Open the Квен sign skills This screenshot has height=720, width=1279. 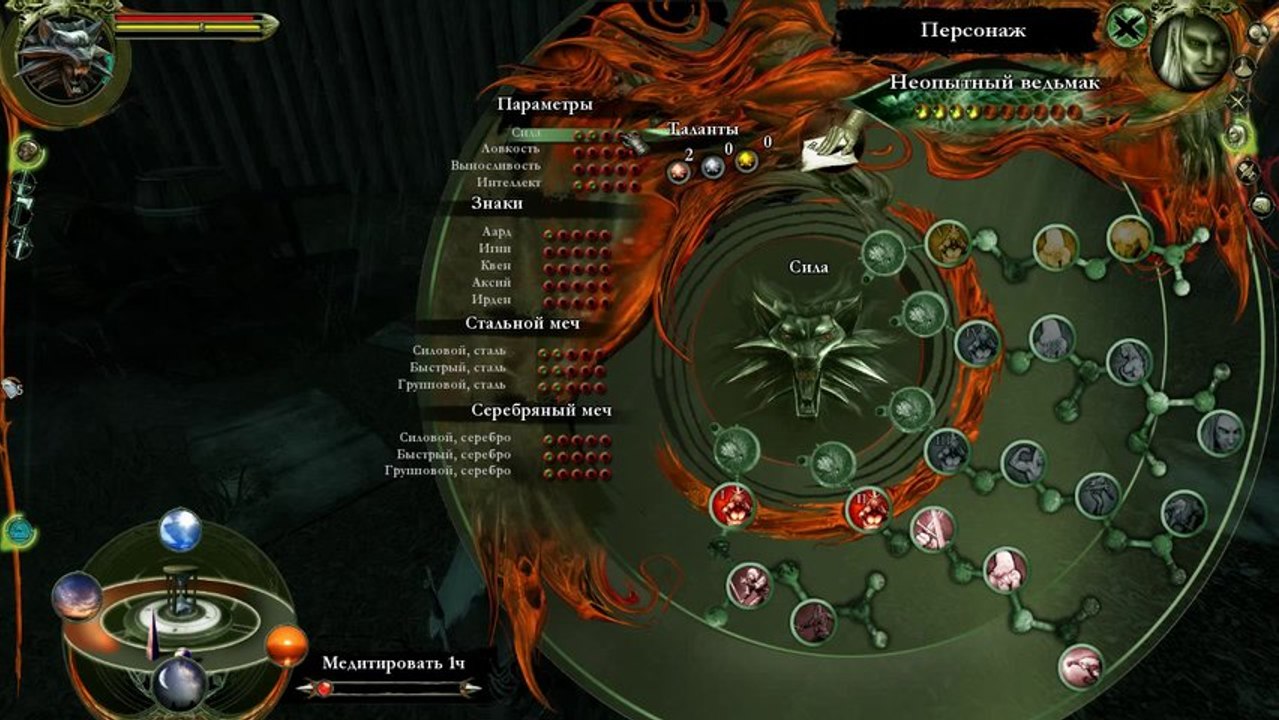tap(495, 266)
